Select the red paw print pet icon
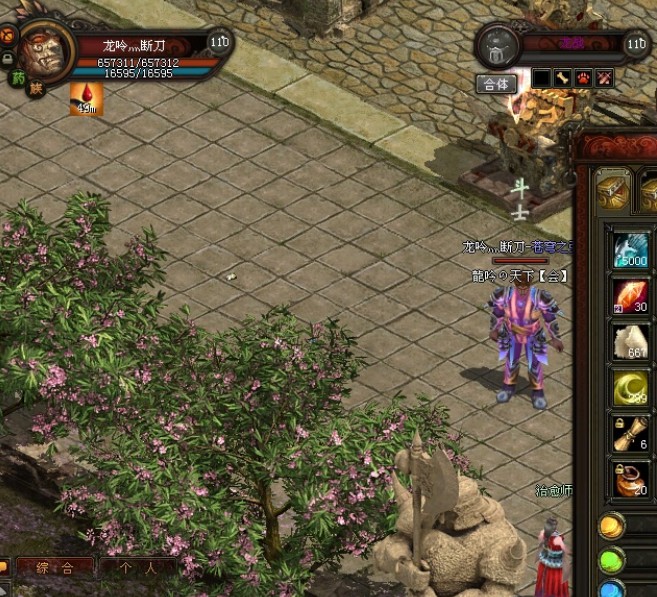 [583, 78]
